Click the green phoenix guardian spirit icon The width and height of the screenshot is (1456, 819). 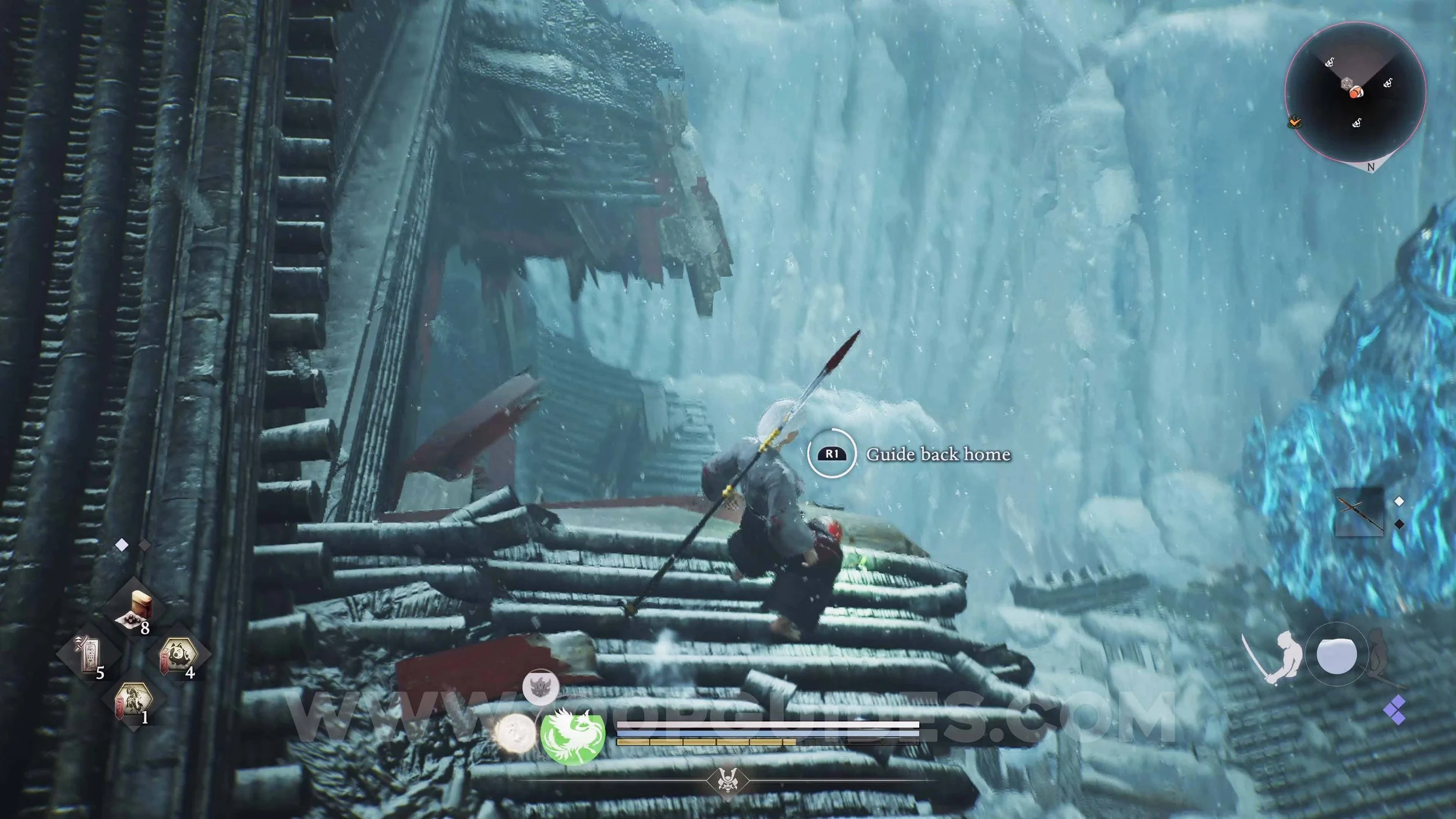coord(572,735)
